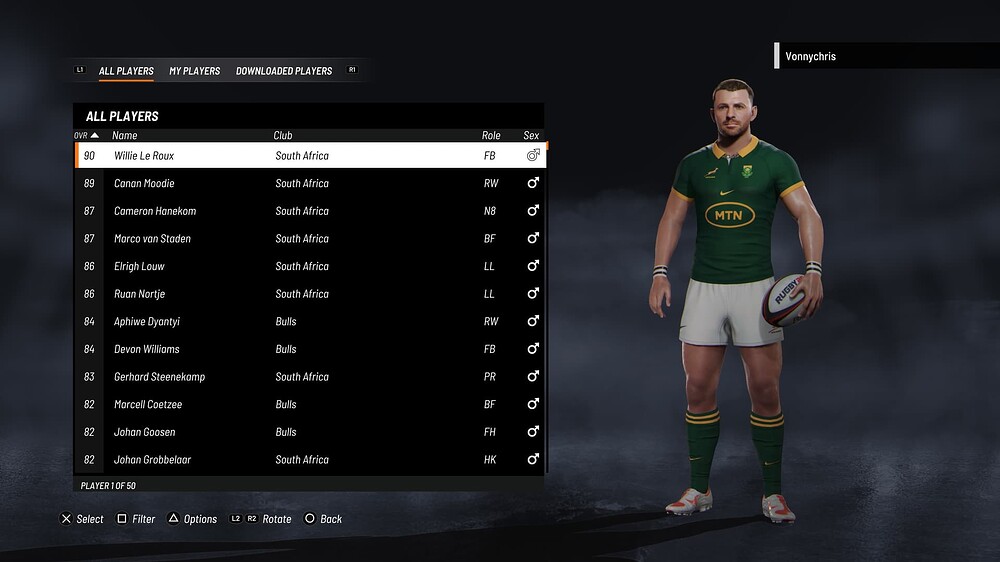The height and width of the screenshot is (562, 1000).
Task: Open the Downloaded Players tab
Action: click(284, 71)
